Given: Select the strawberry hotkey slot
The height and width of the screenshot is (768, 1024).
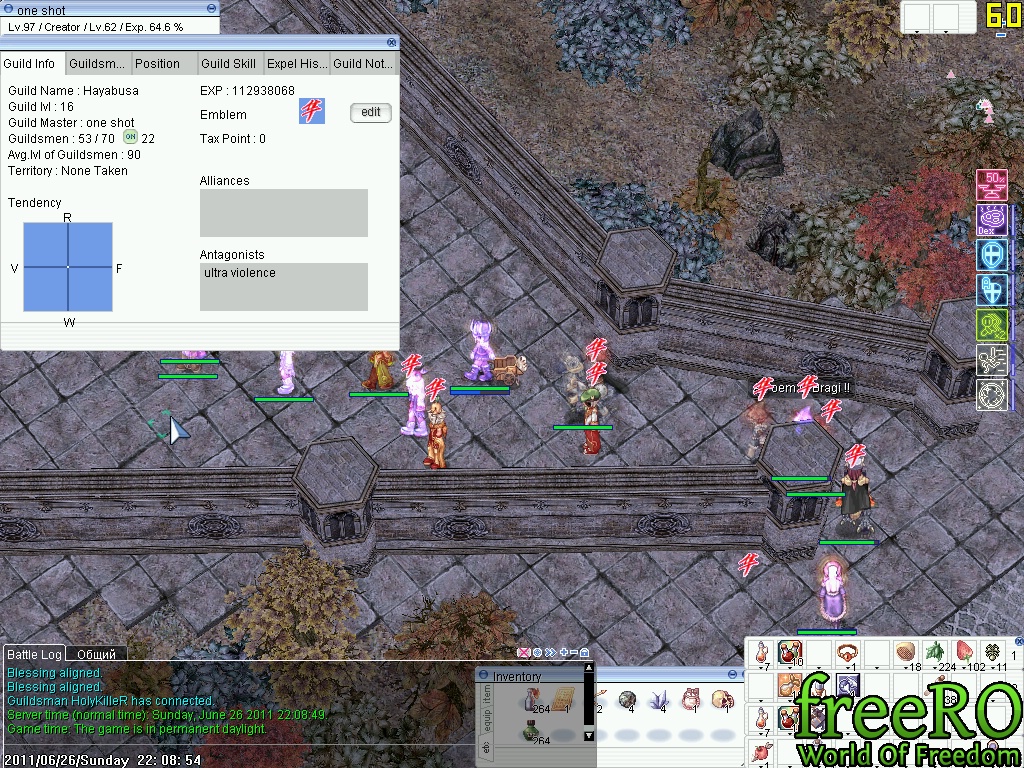Looking at the screenshot, I should point(964,653).
